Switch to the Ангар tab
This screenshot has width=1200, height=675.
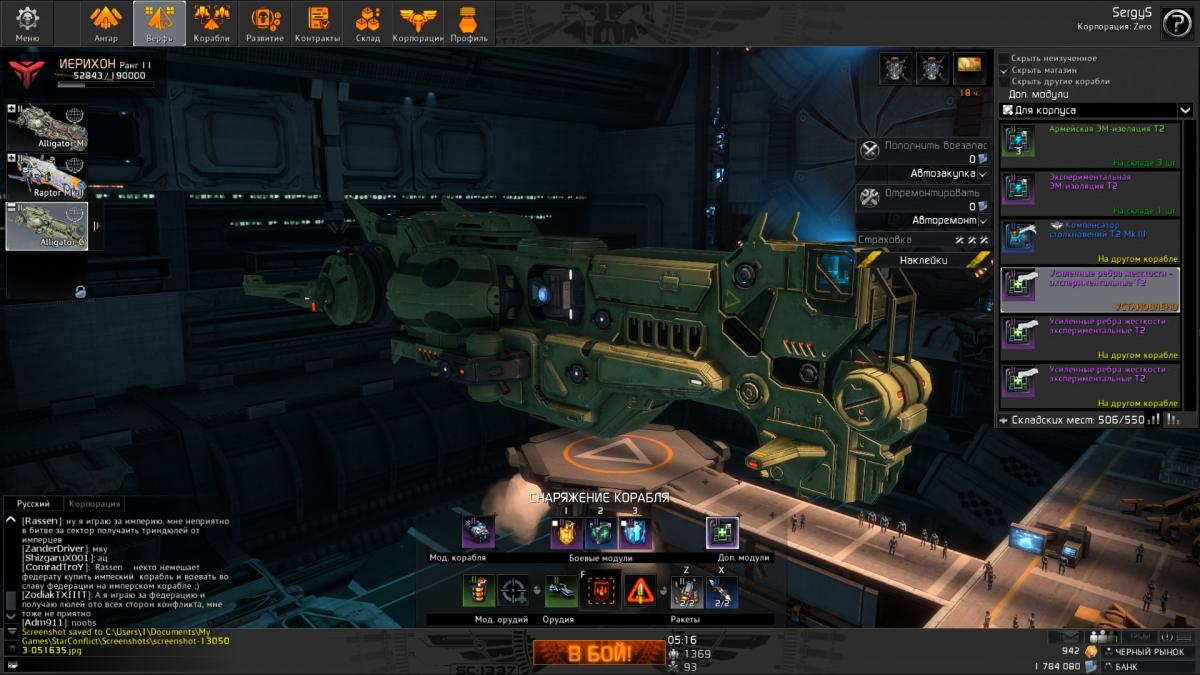[x=106, y=23]
